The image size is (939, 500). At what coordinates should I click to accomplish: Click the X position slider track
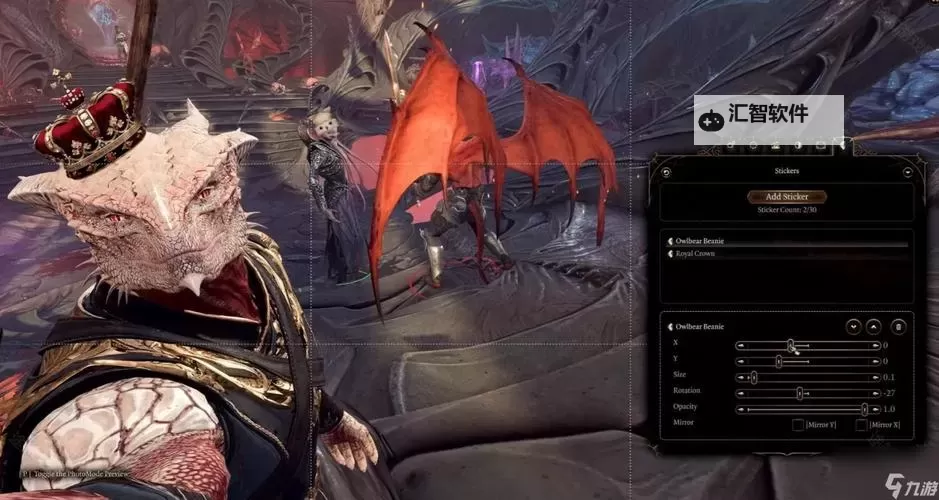click(x=820, y=345)
